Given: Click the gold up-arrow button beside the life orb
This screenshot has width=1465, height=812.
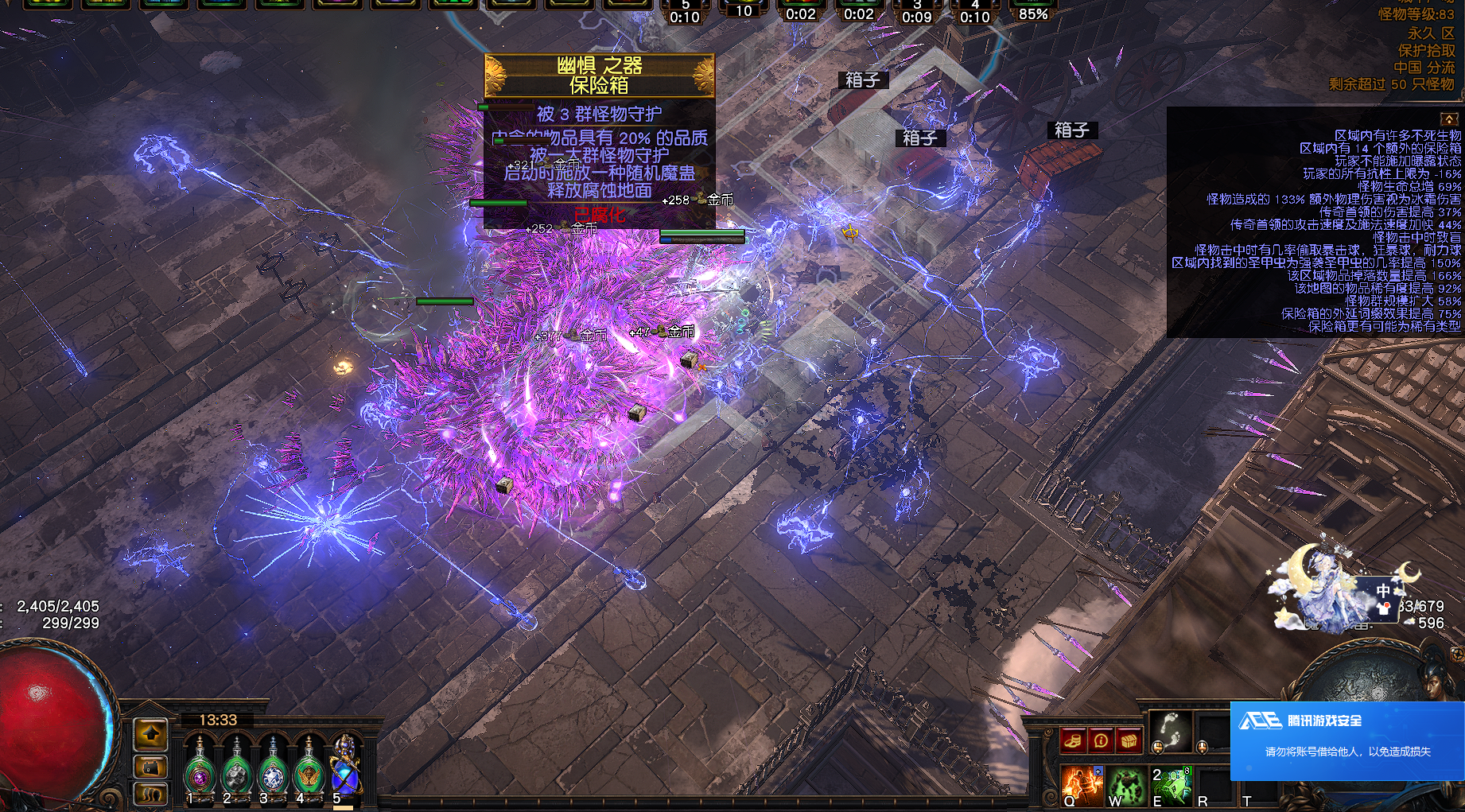Looking at the screenshot, I should tap(150, 735).
